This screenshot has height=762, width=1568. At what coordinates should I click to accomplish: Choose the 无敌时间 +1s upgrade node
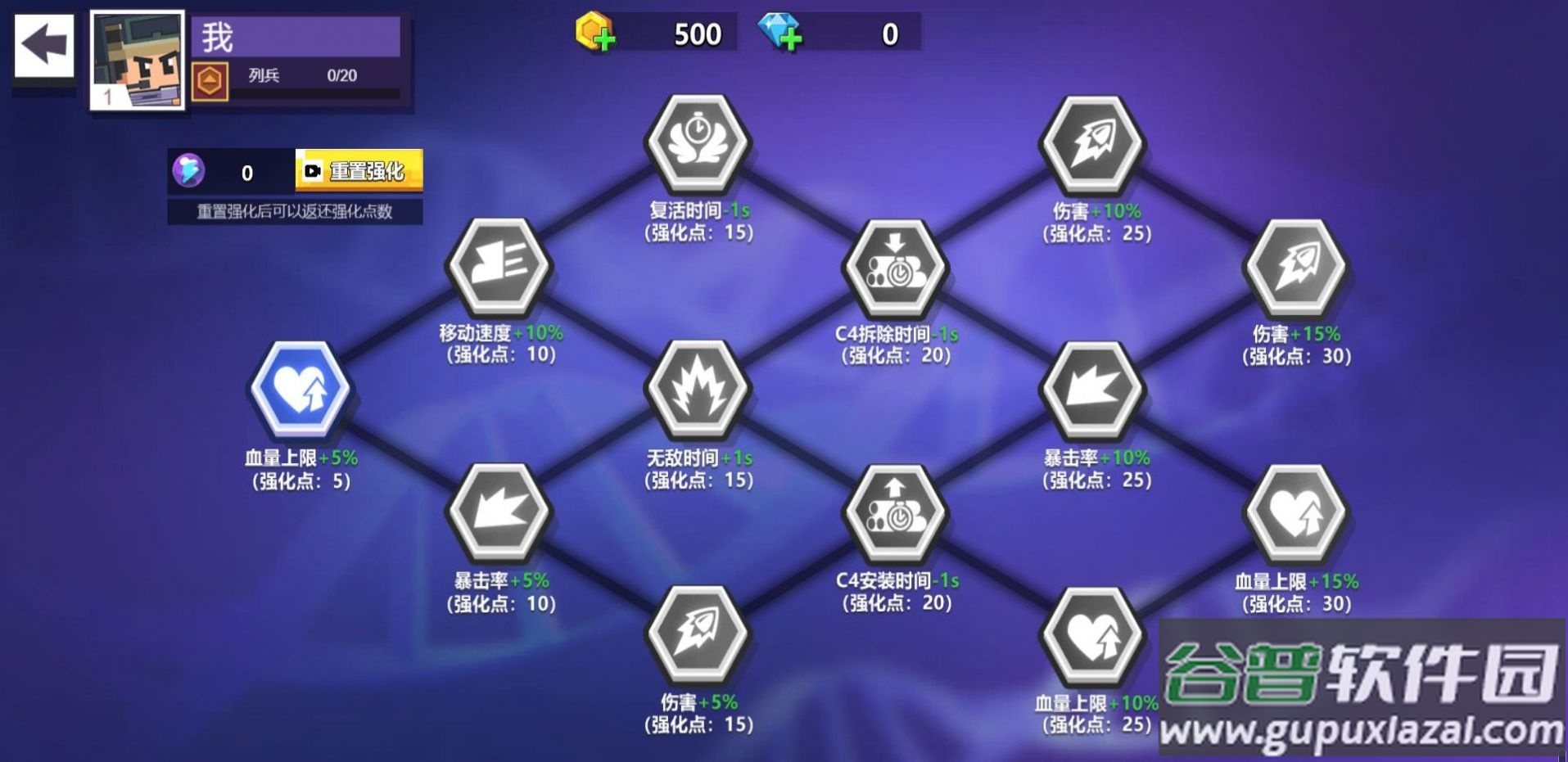(698, 389)
